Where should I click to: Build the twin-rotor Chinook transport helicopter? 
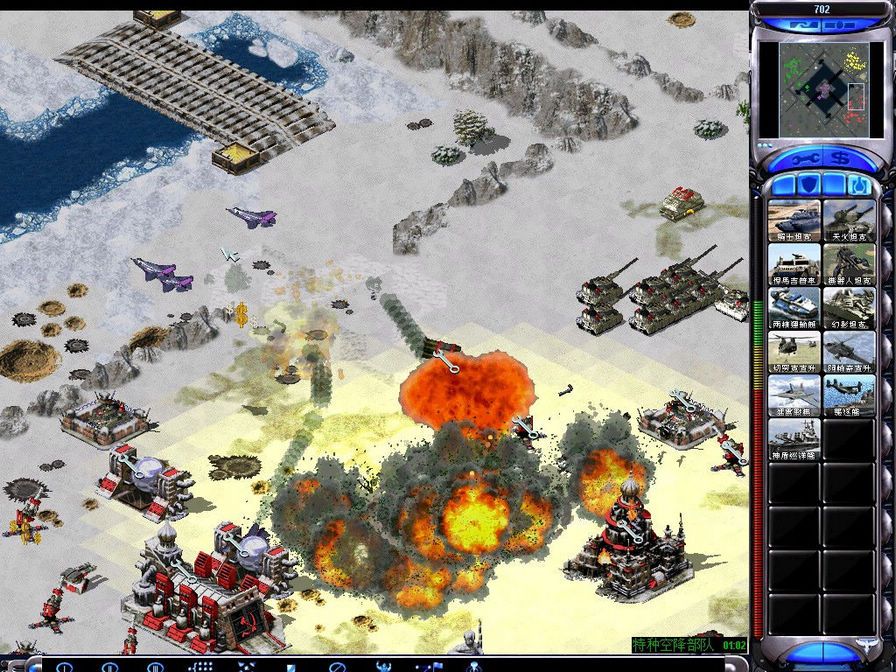click(x=794, y=352)
